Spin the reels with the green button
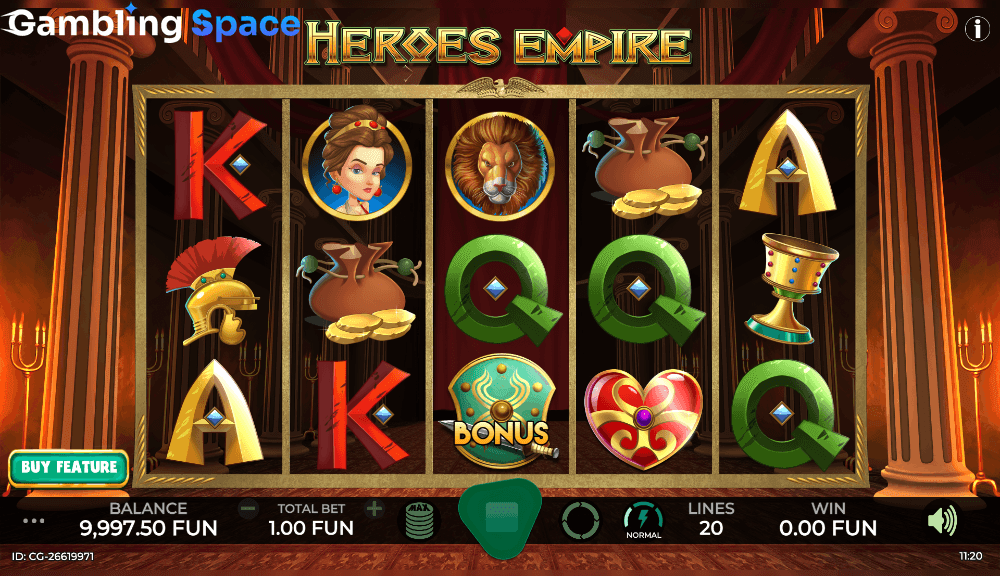 (499, 517)
